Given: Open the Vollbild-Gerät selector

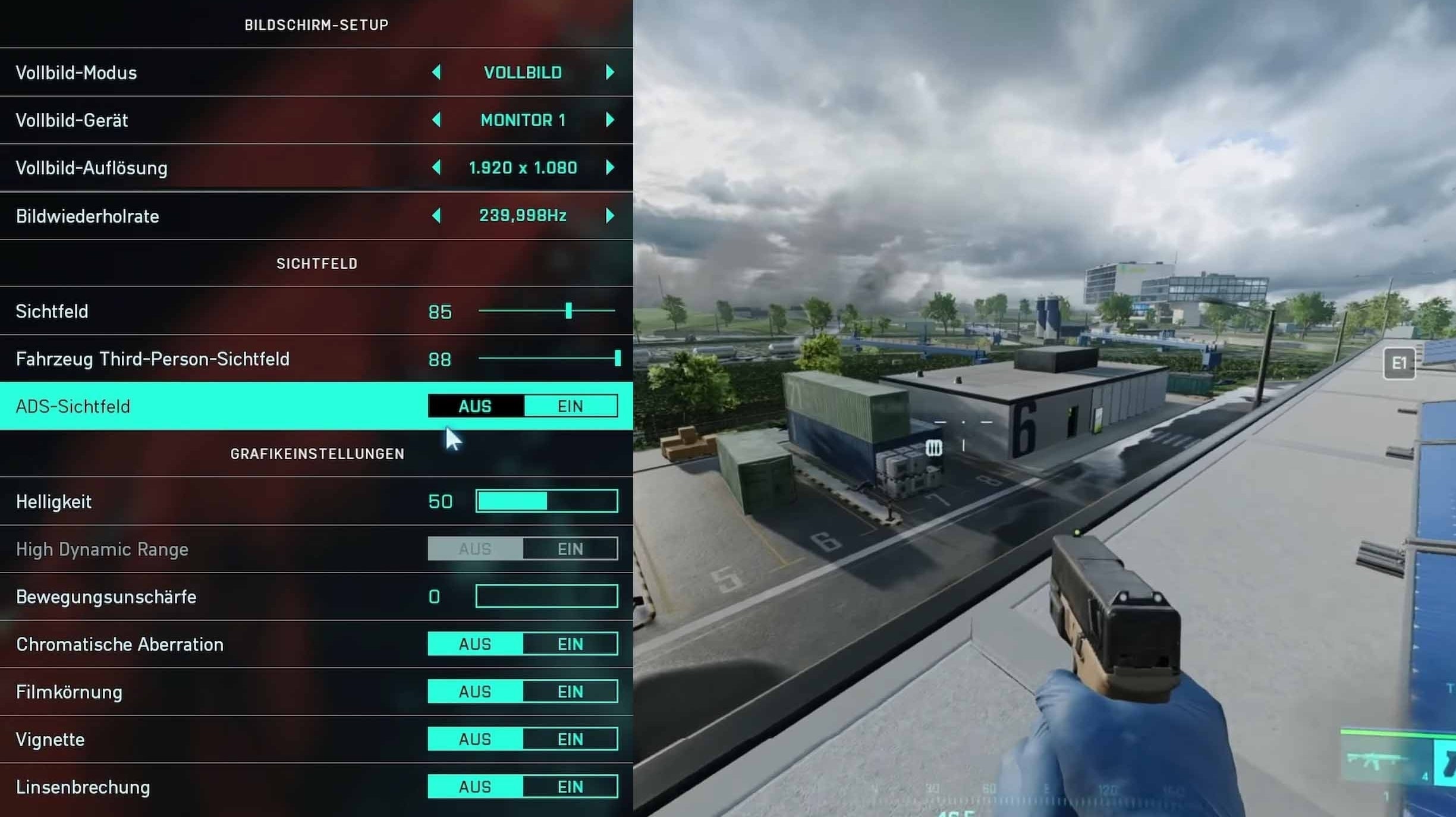Looking at the screenshot, I should (x=523, y=120).
